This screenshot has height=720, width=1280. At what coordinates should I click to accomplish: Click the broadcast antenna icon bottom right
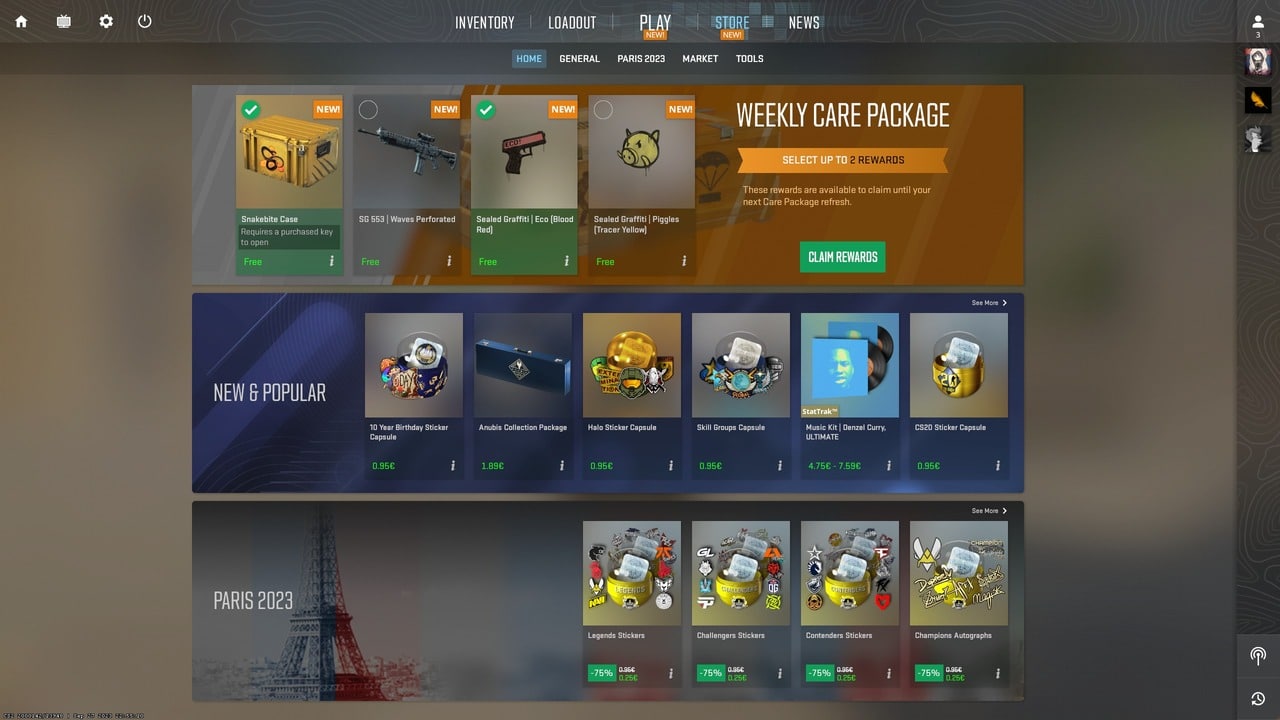pos(1257,655)
